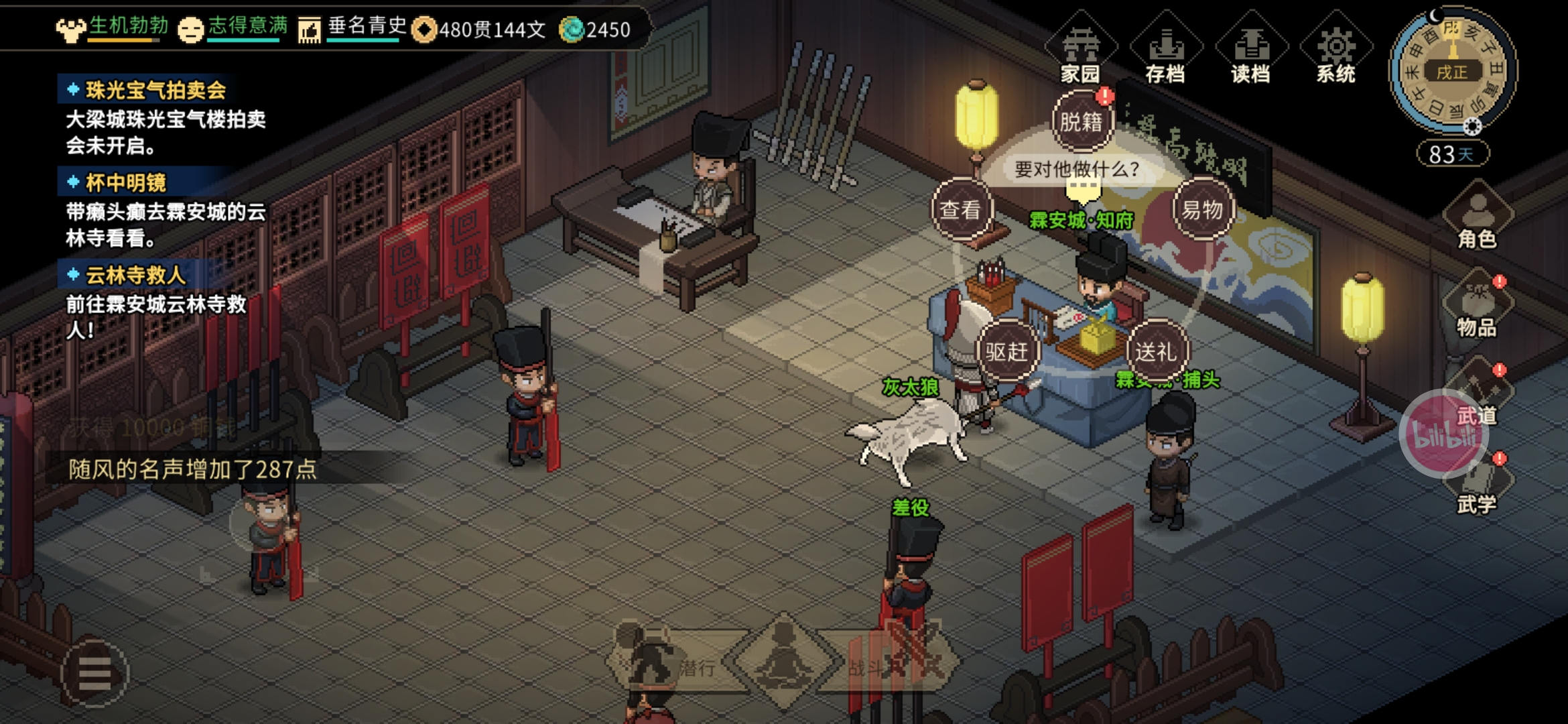The height and width of the screenshot is (724, 1568).
Task: Choose the 脱籍 interaction option
Action: click(1081, 122)
